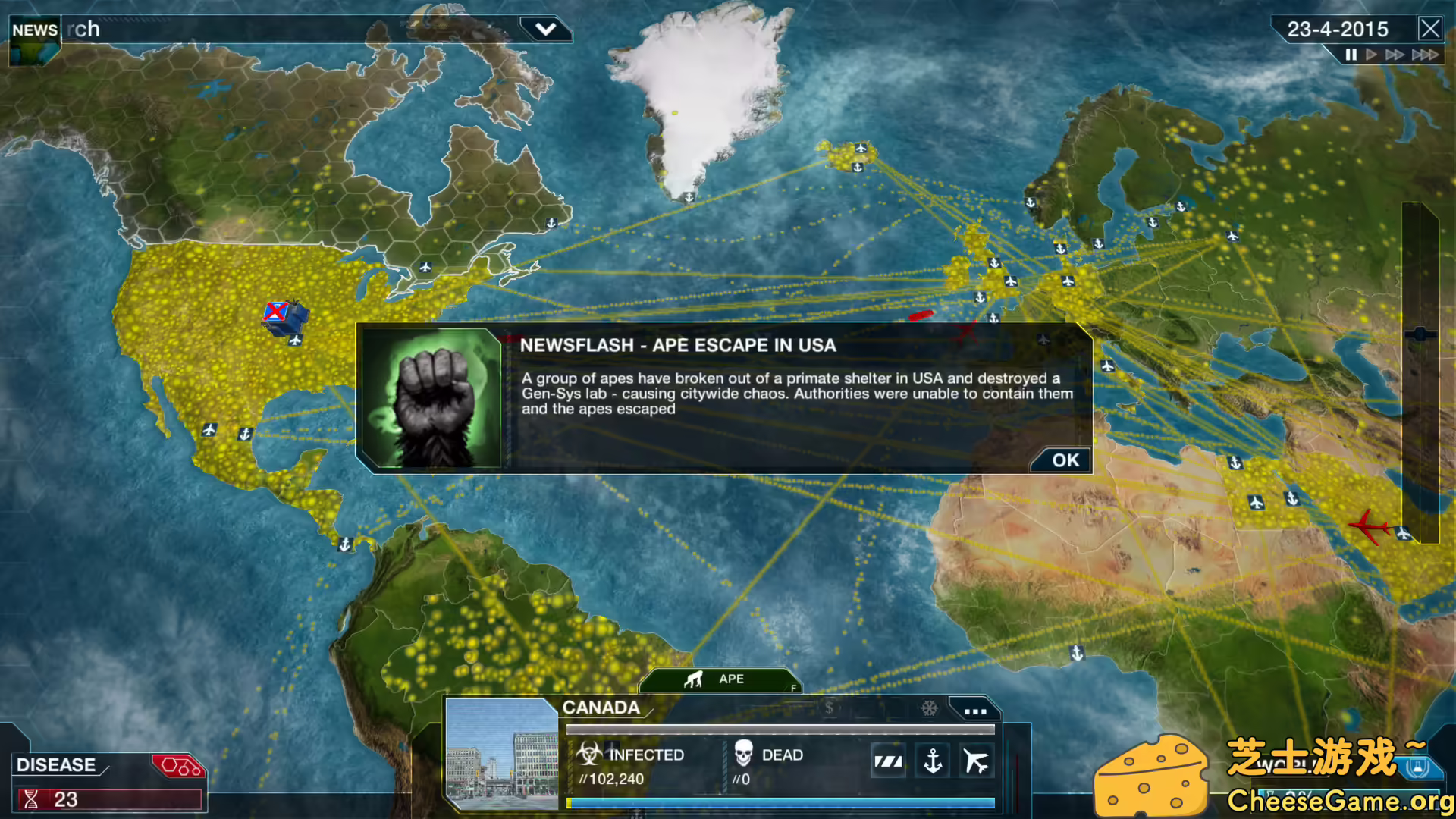Toggle the airplane airport status for Canada
The width and height of the screenshot is (1456, 819).
[x=976, y=760]
